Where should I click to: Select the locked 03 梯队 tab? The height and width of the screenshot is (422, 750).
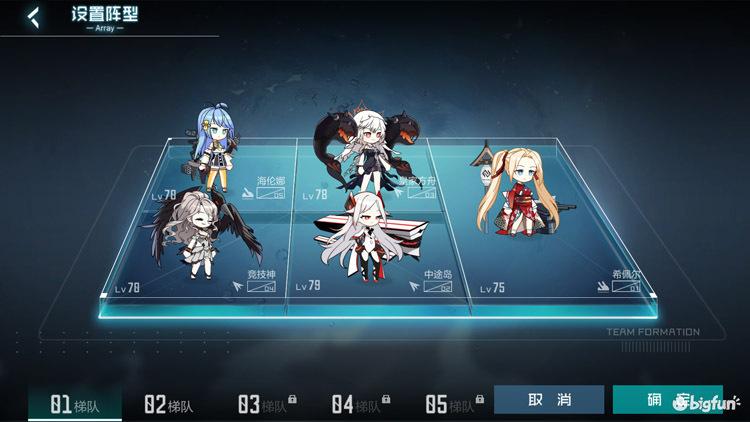pyautogui.click(x=265, y=404)
